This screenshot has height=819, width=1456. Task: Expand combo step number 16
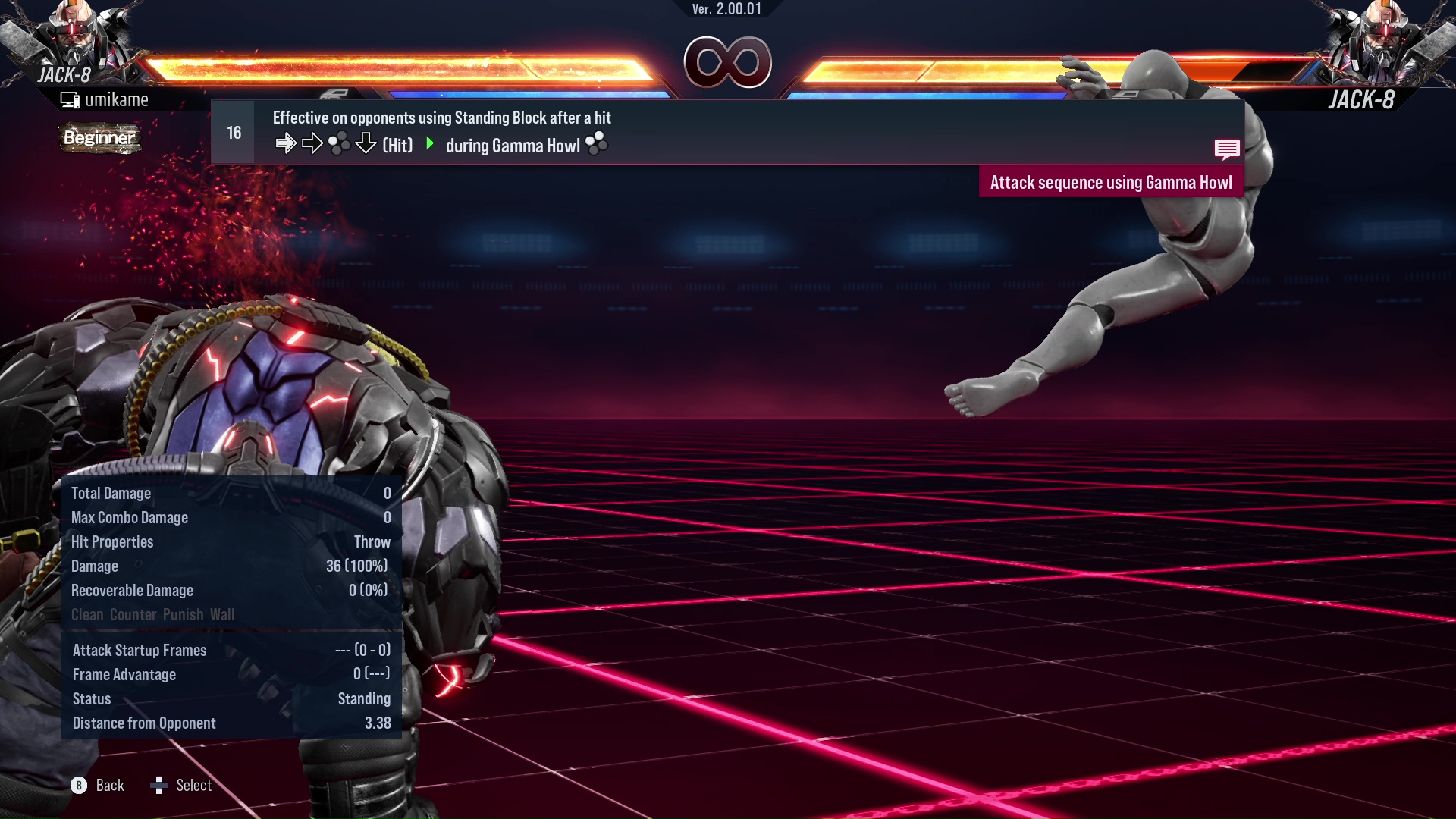pos(233,131)
